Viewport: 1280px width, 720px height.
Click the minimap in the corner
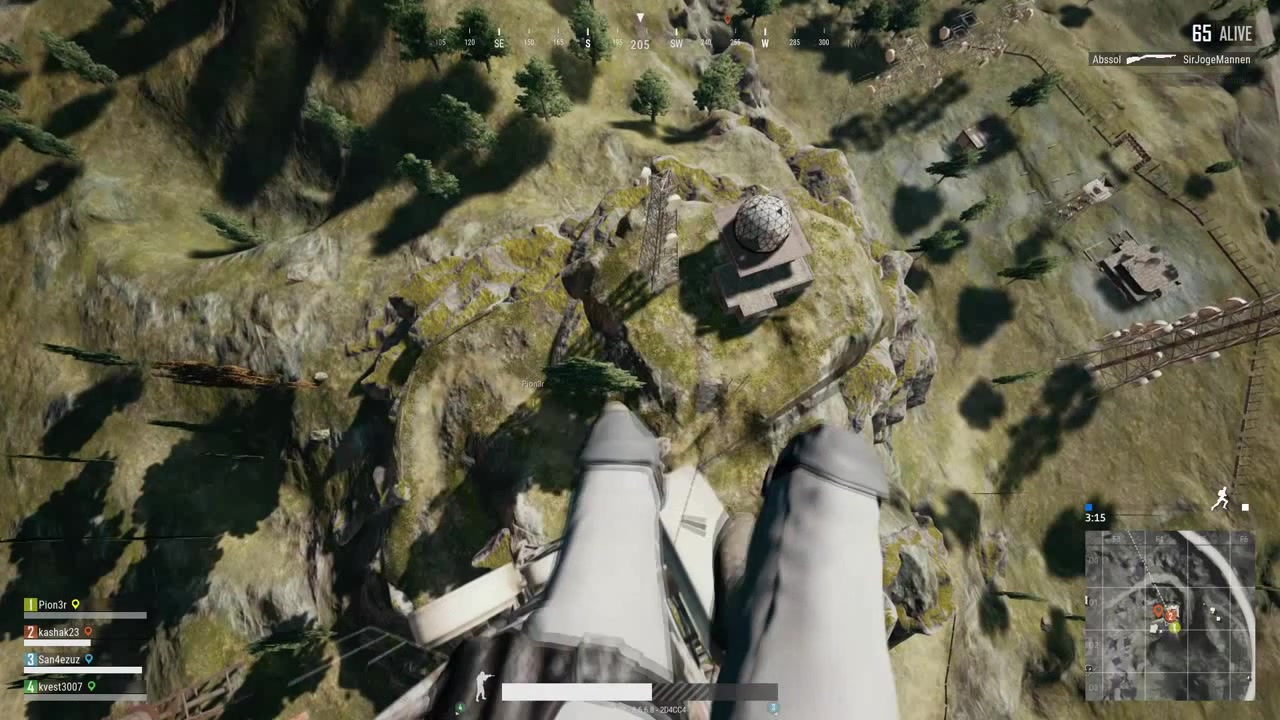1170,615
